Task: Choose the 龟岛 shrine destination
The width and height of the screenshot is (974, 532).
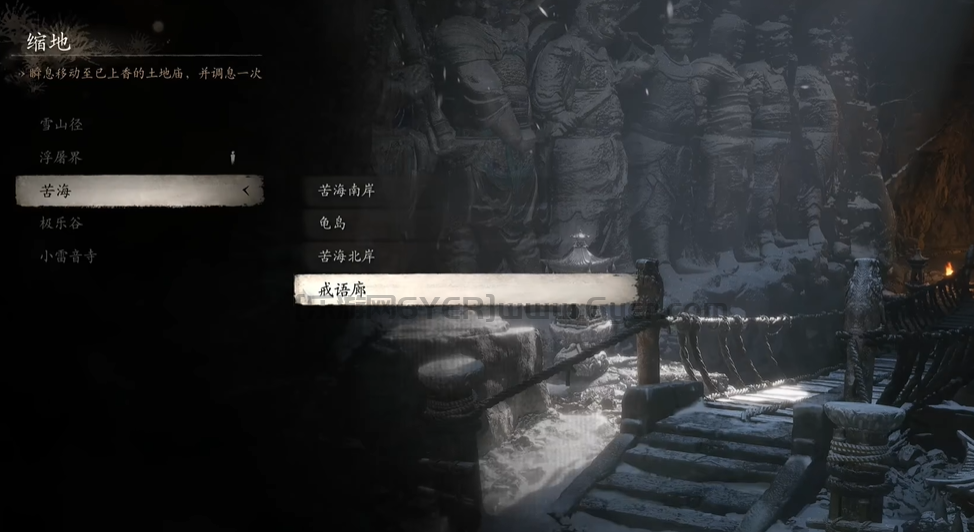Action: pyautogui.click(x=332, y=223)
